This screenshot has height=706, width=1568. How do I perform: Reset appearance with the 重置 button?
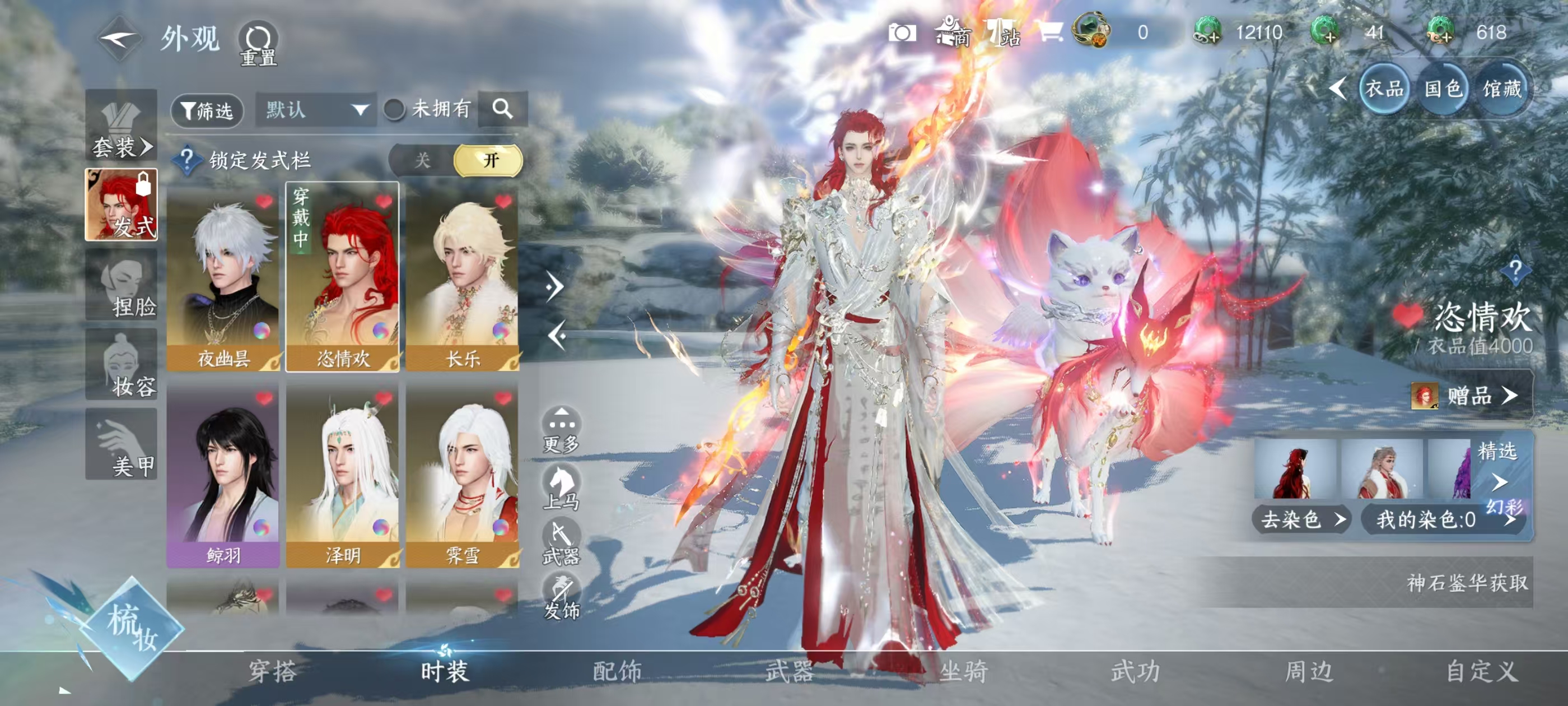click(259, 44)
